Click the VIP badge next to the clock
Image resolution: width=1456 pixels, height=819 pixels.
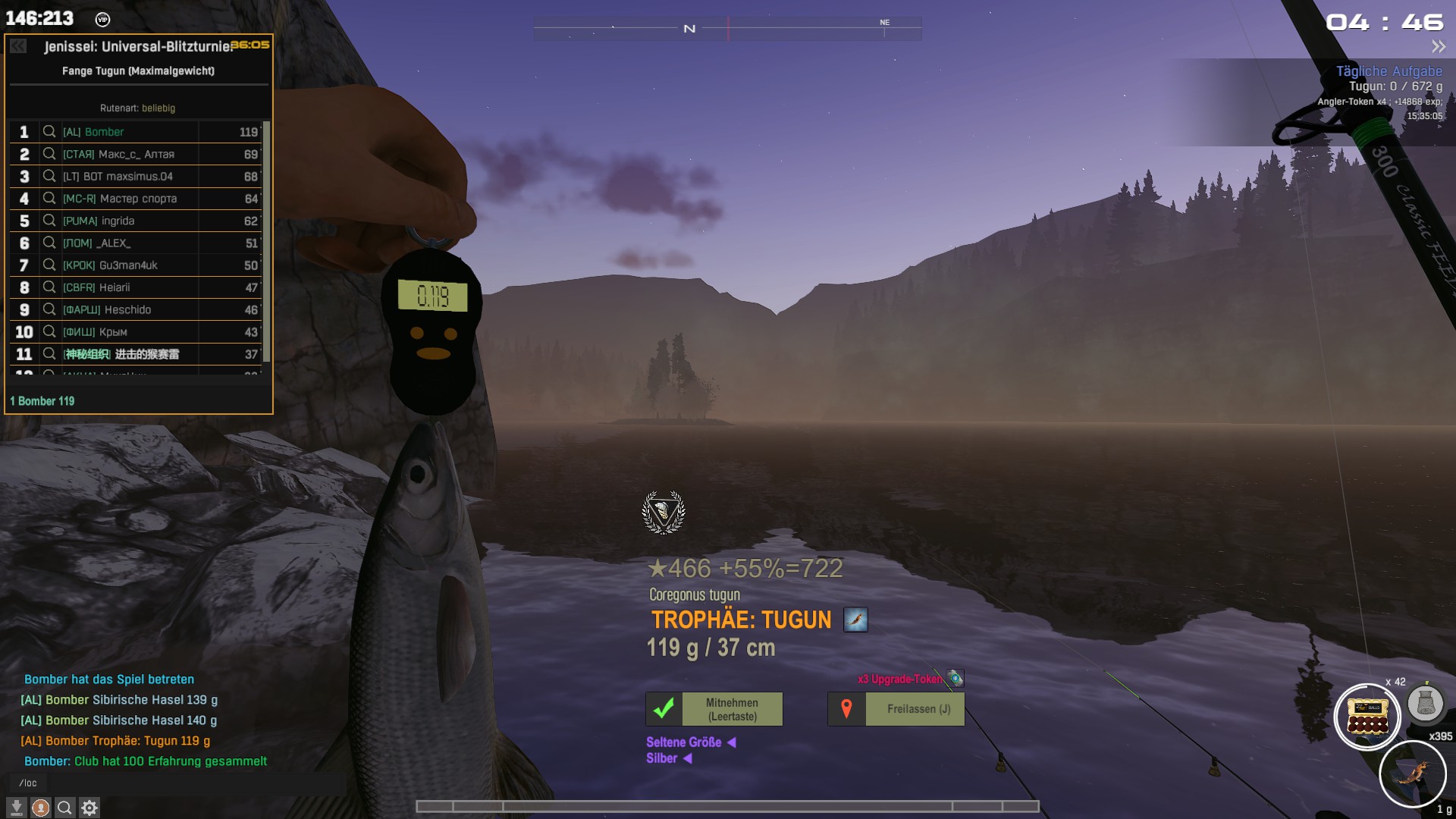[102, 20]
